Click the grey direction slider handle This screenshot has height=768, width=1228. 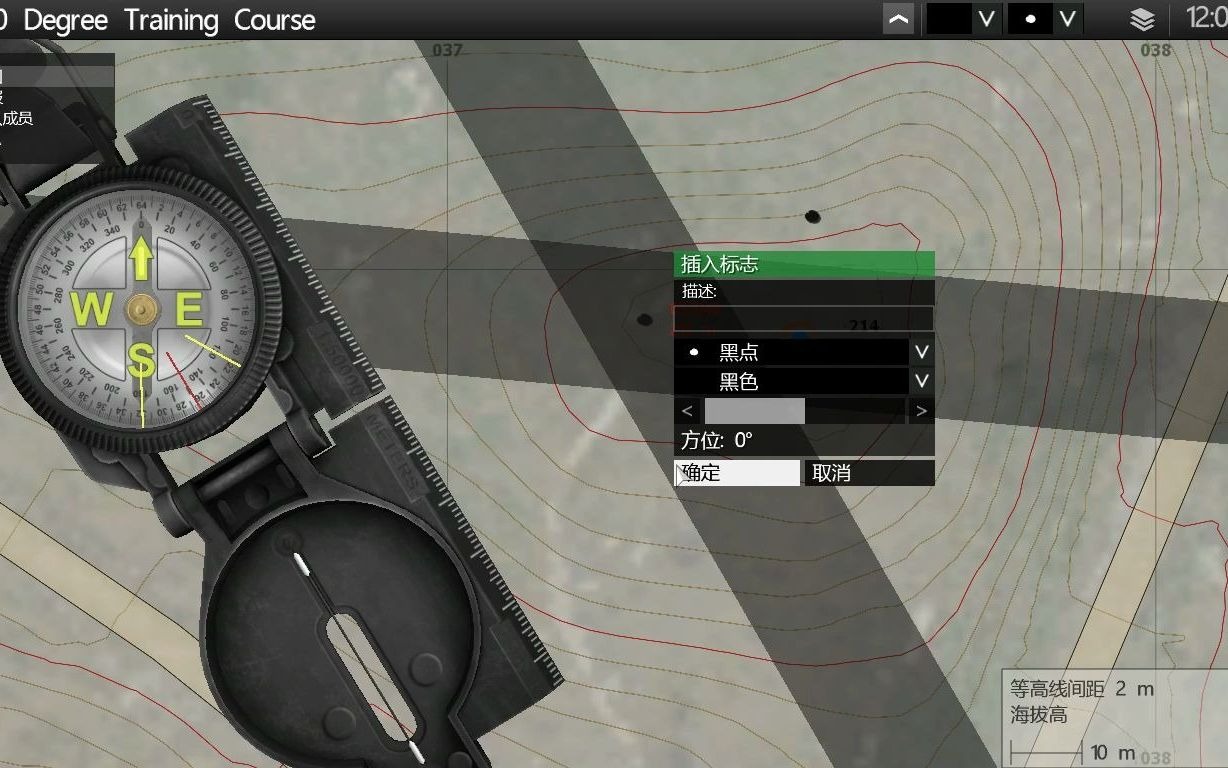[x=754, y=411]
